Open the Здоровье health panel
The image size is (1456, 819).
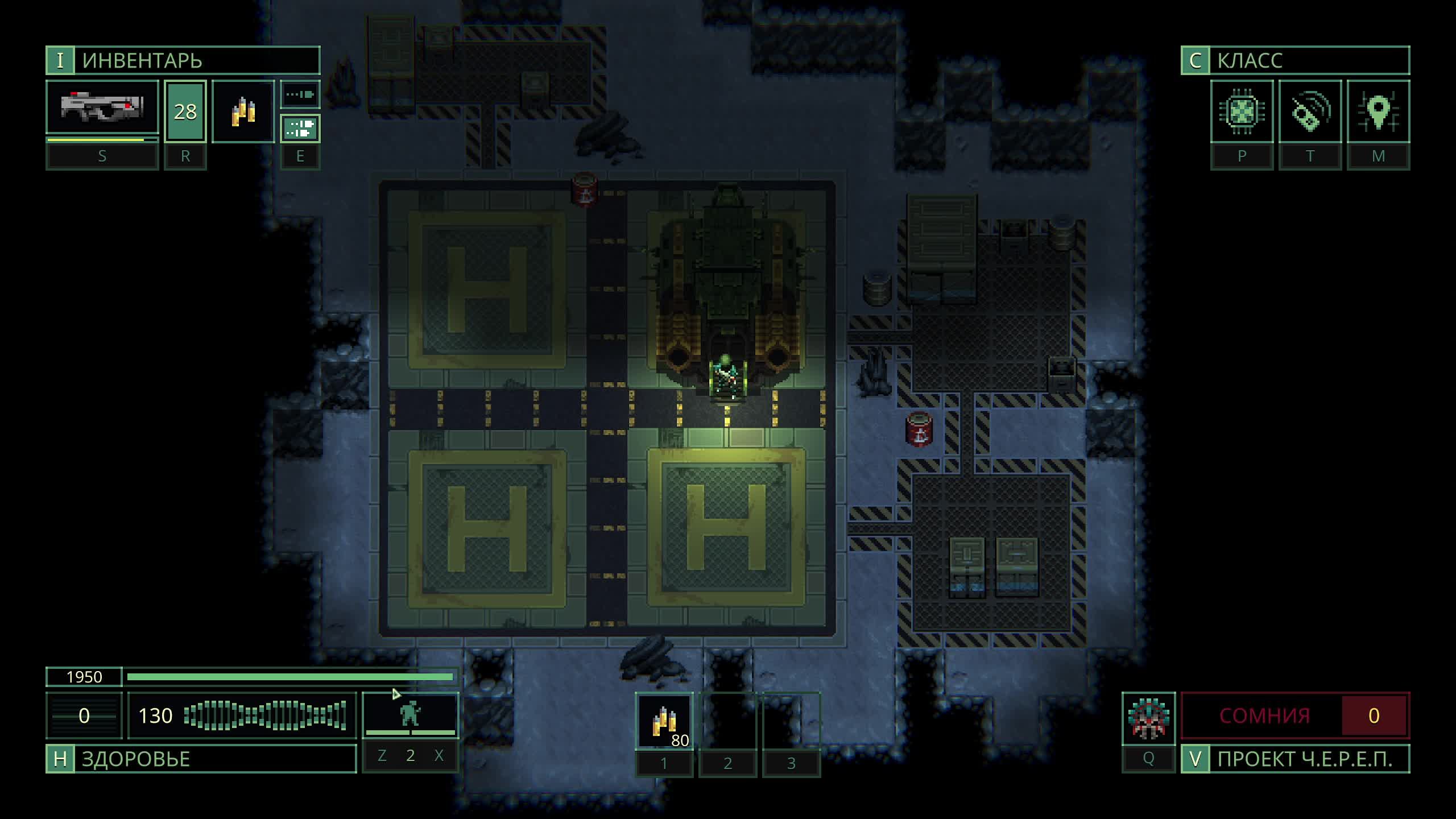(201, 759)
